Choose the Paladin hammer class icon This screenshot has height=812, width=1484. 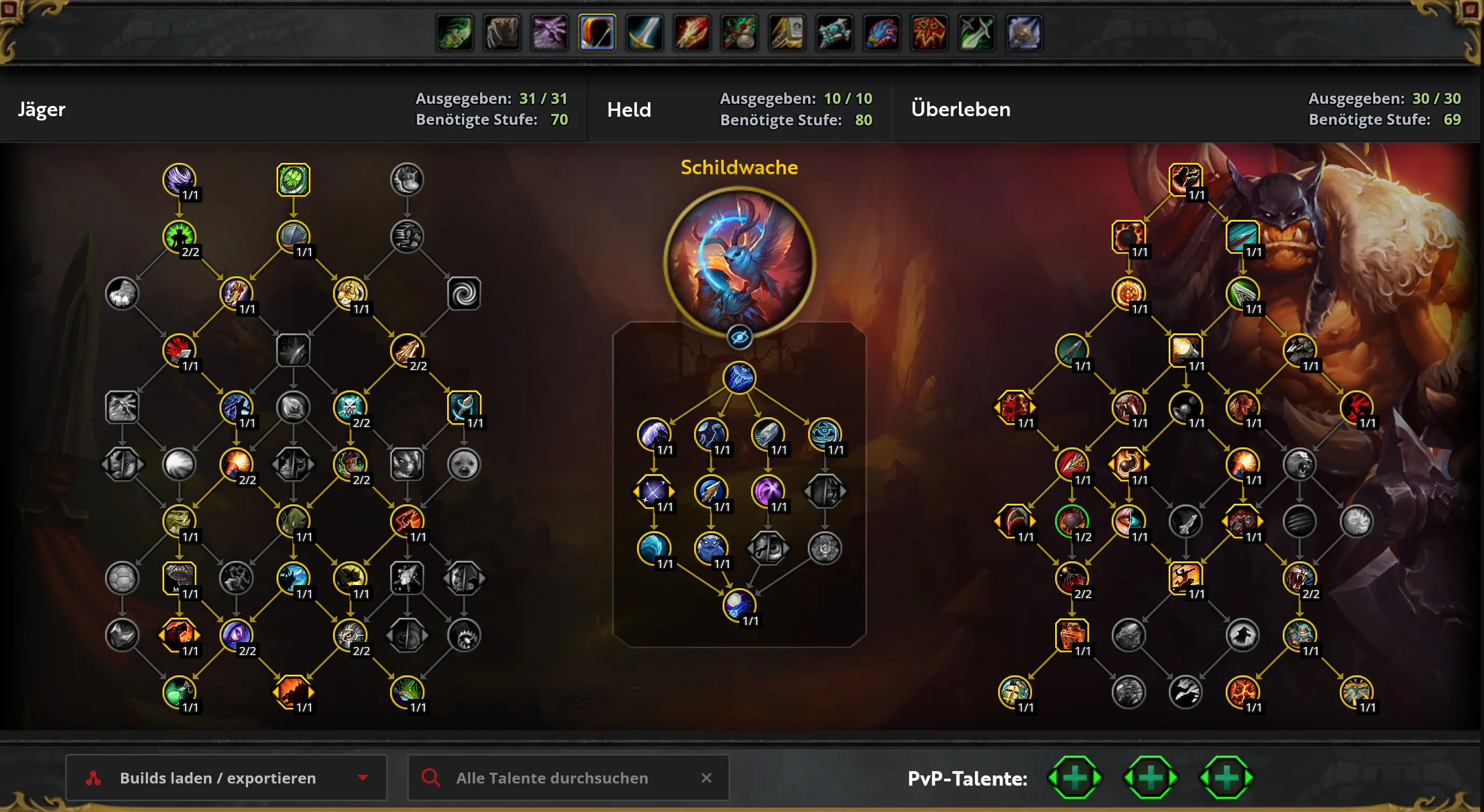pyautogui.click(x=786, y=33)
